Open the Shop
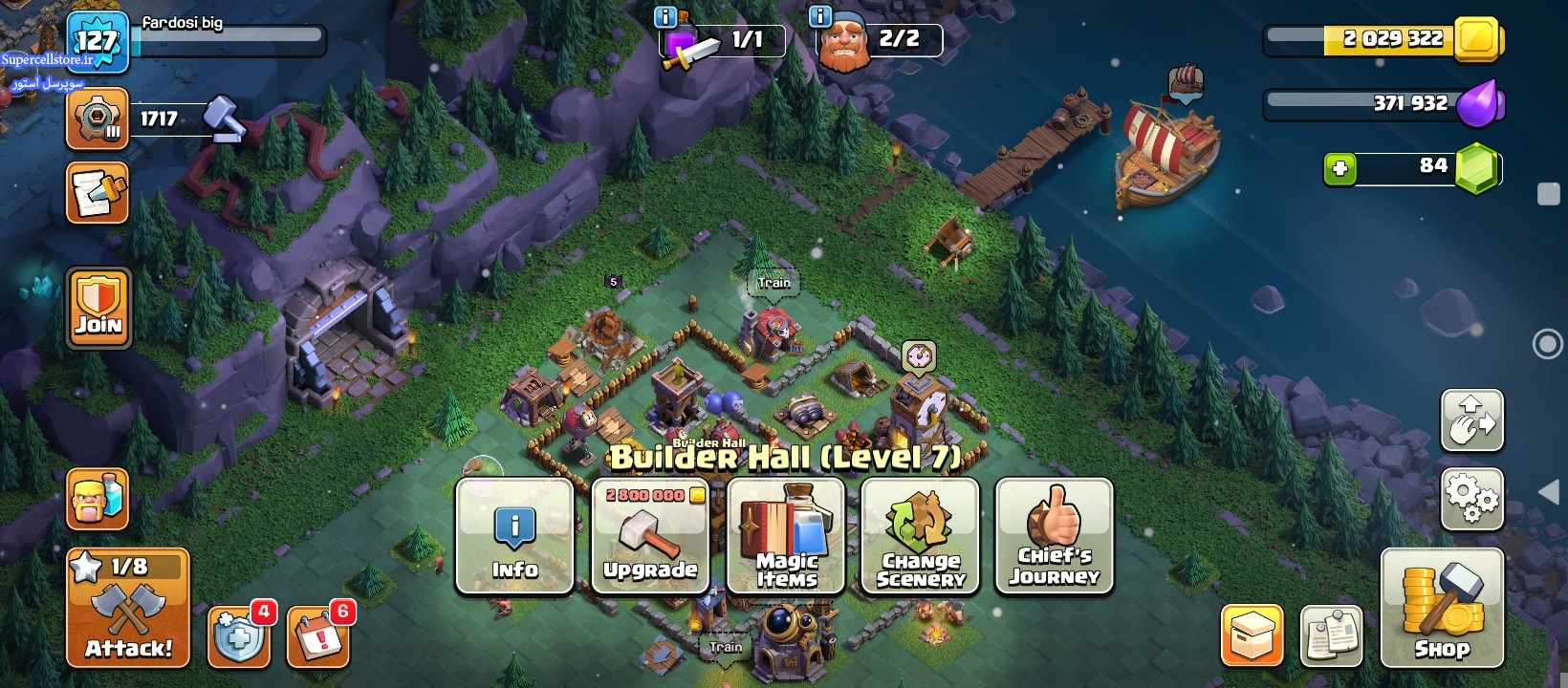Screen dimensions: 1568x688 coord(1442,609)
